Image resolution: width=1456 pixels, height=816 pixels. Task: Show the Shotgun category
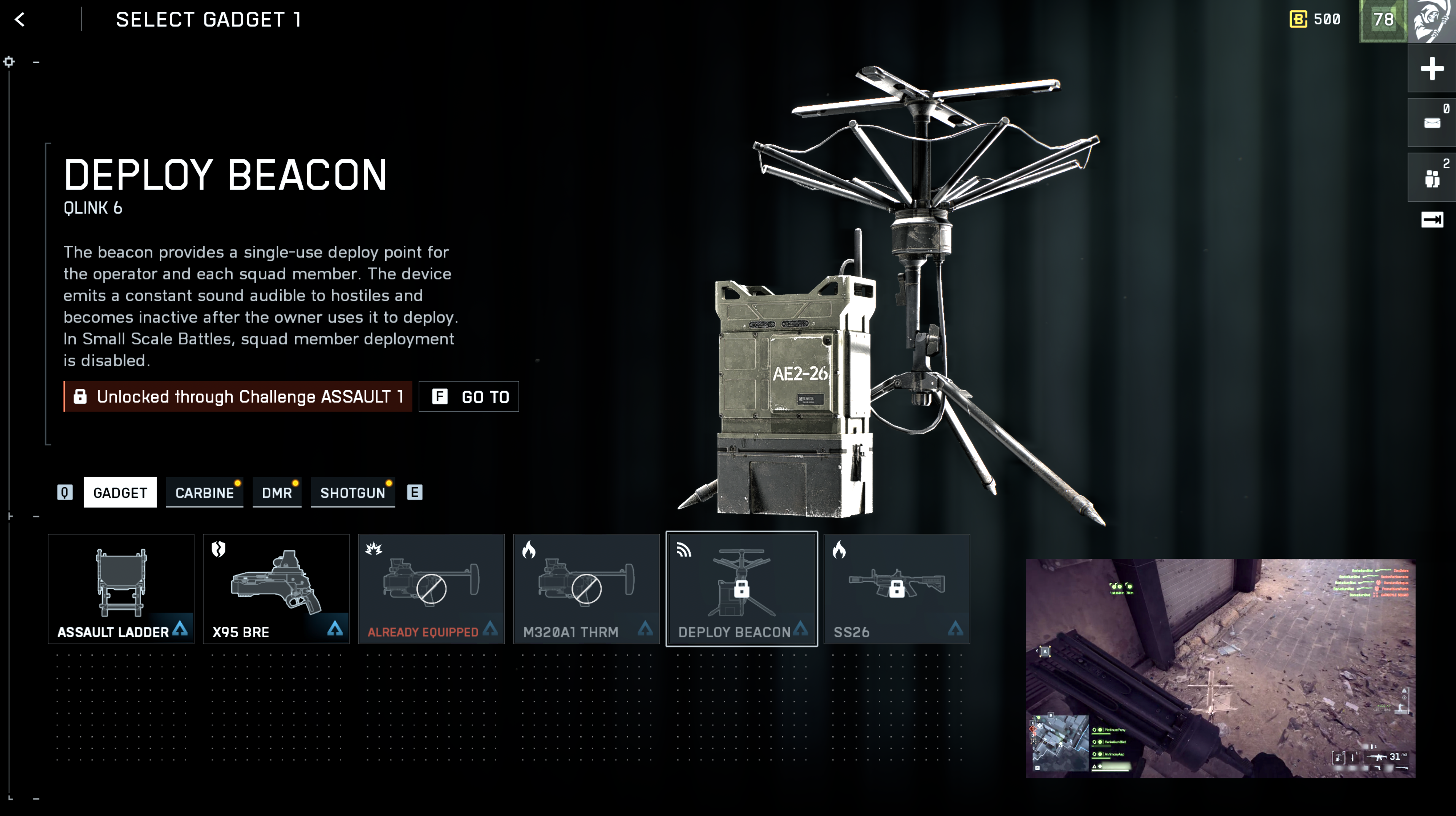[353, 493]
